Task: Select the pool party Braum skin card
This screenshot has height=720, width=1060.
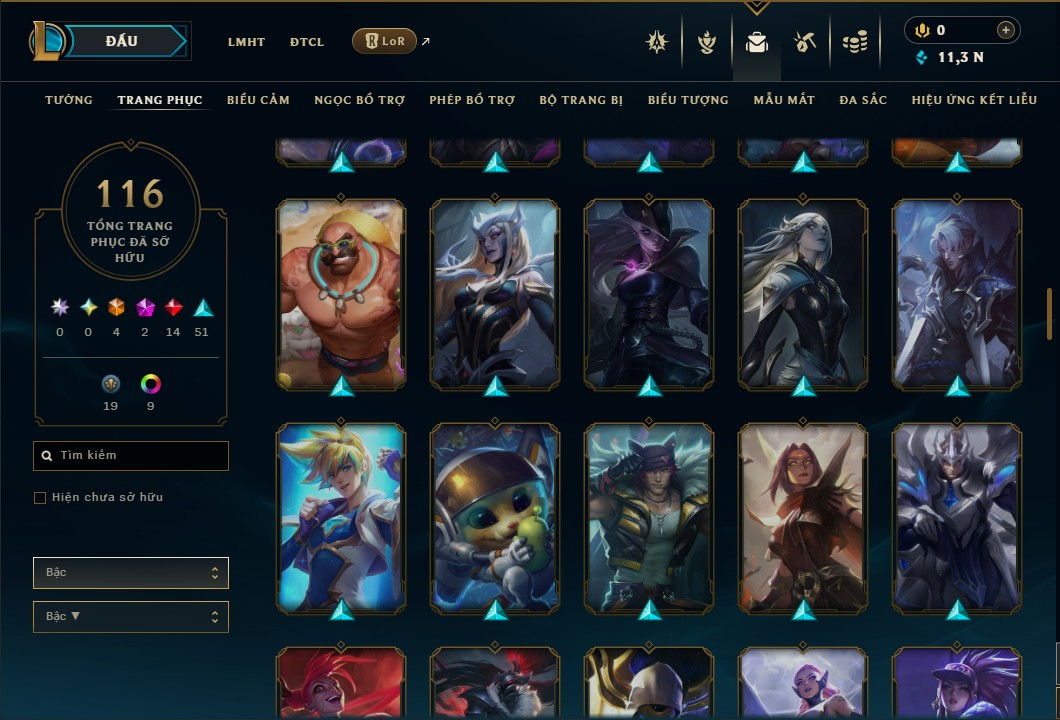Action: coord(342,294)
